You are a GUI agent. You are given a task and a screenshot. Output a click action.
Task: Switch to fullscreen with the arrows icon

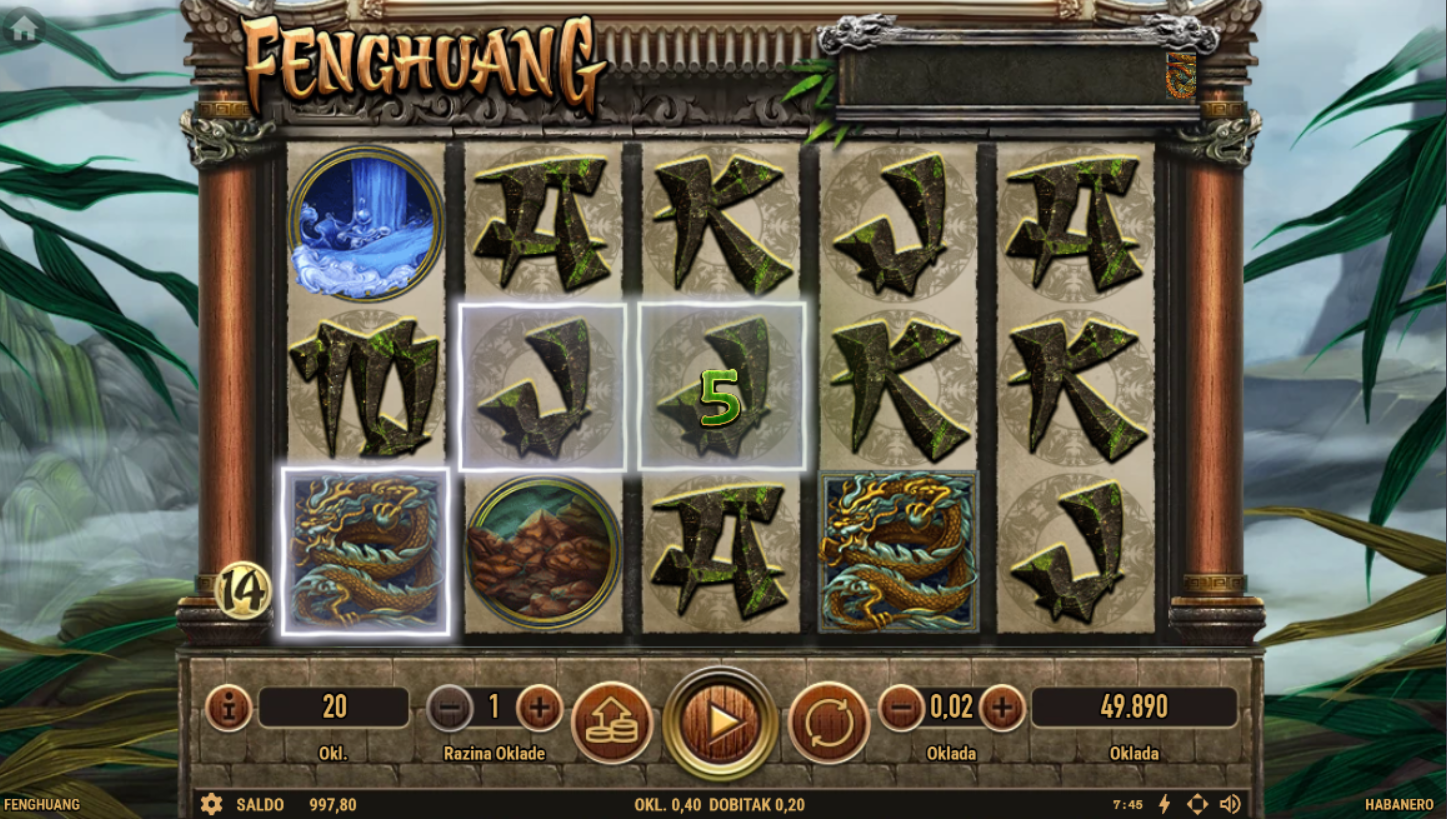coord(1197,804)
